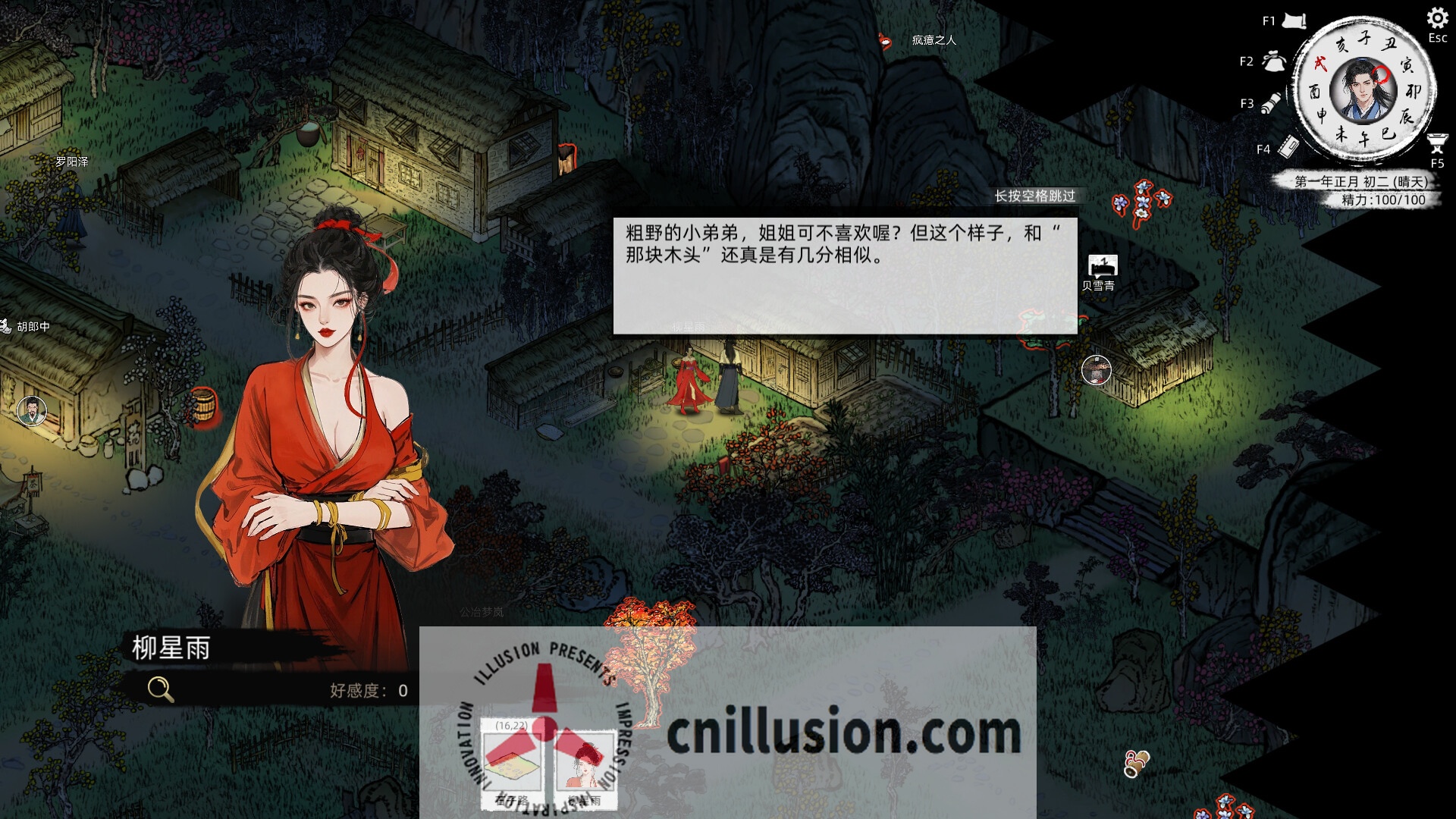Click the magnifying glass under 柳星雨
Viewport: 1456px width, 819px height.
point(159,689)
